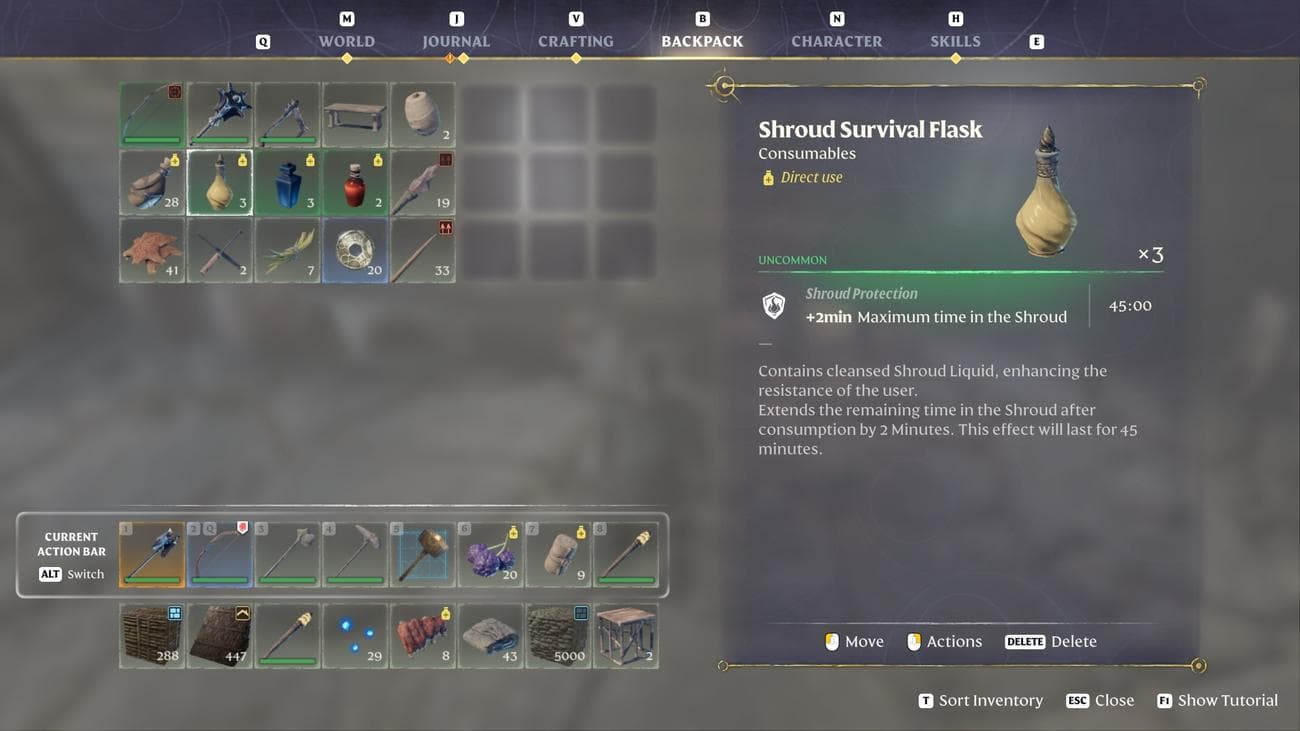
Task: Go to the Crafting tab
Action: click(x=575, y=41)
